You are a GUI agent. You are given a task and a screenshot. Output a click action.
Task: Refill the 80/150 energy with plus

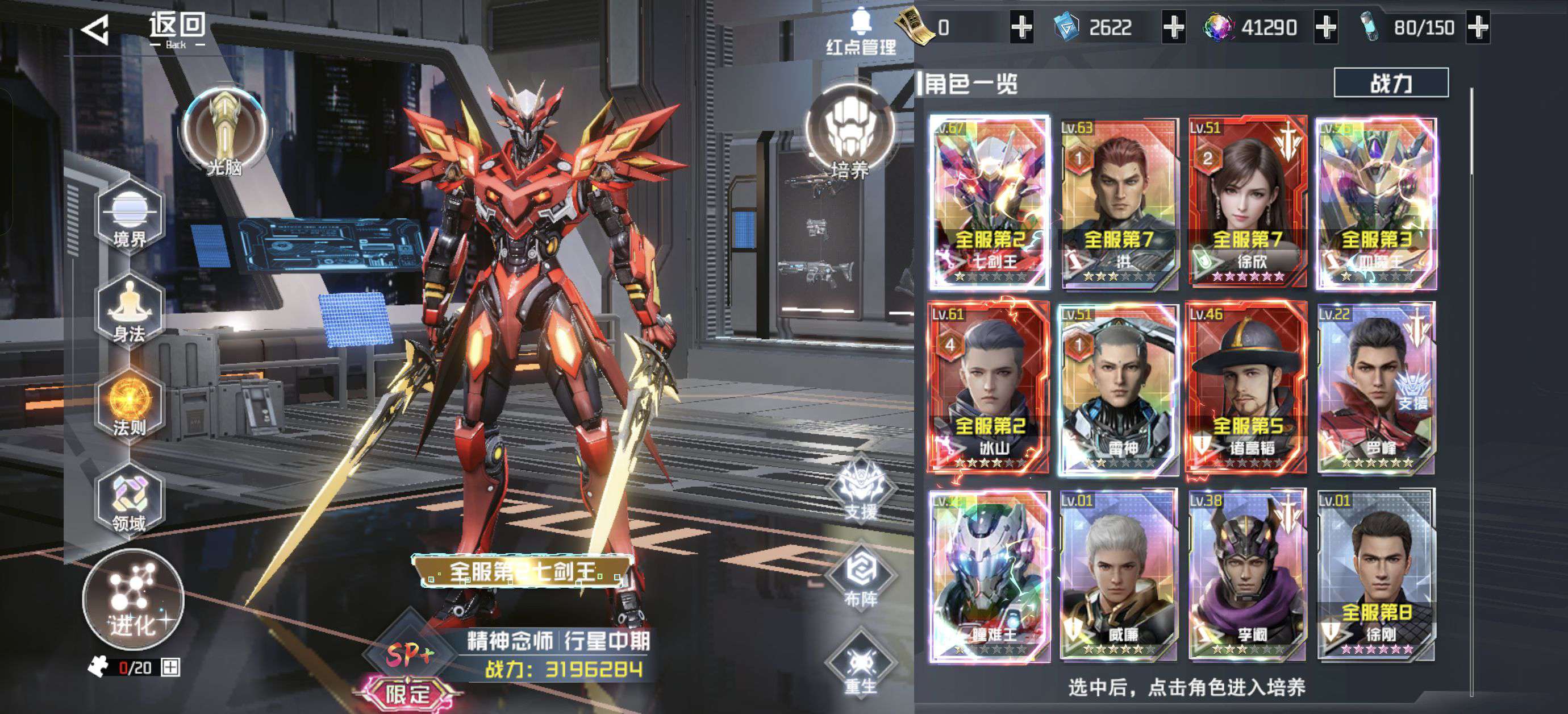[x=1478, y=27]
